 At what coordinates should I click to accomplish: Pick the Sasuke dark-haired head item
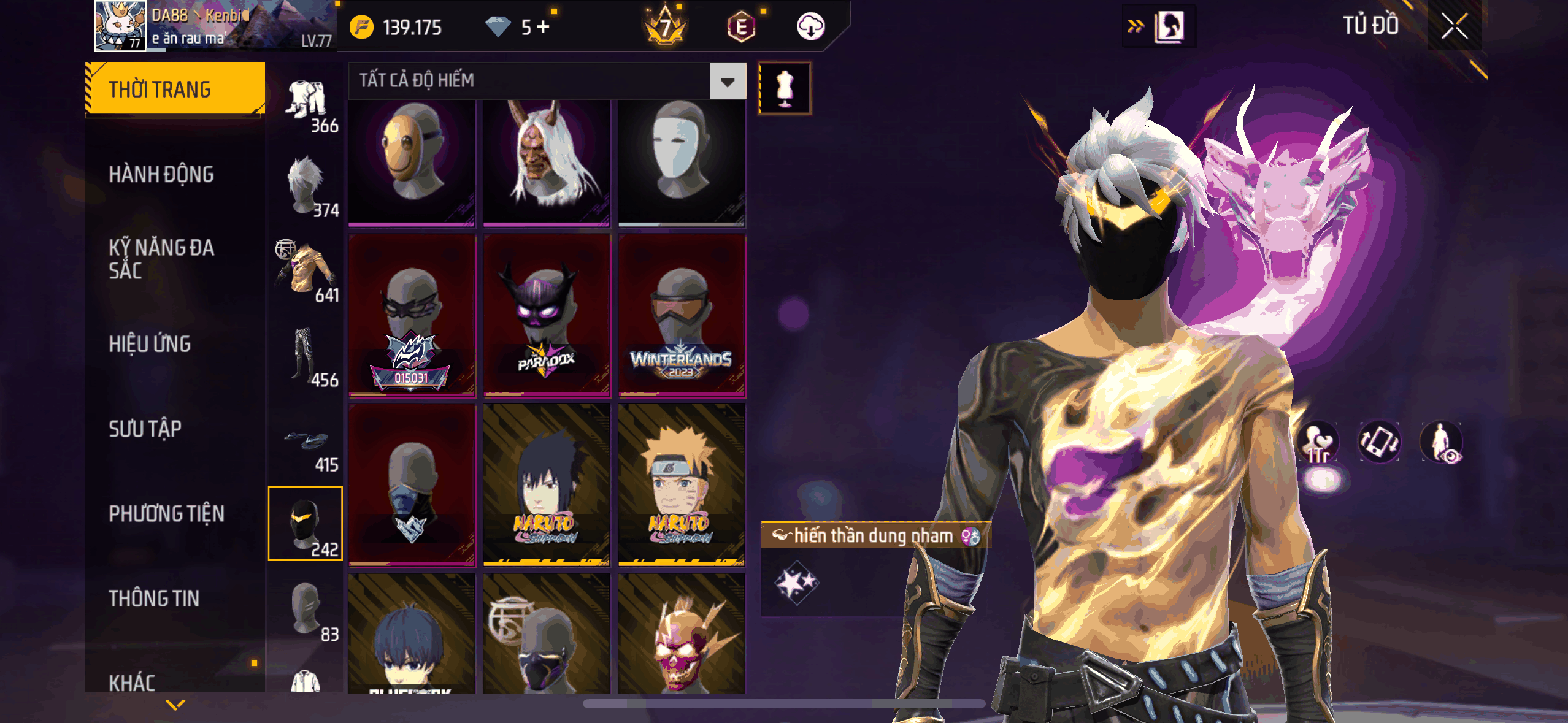pyautogui.click(x=547, y=484)
